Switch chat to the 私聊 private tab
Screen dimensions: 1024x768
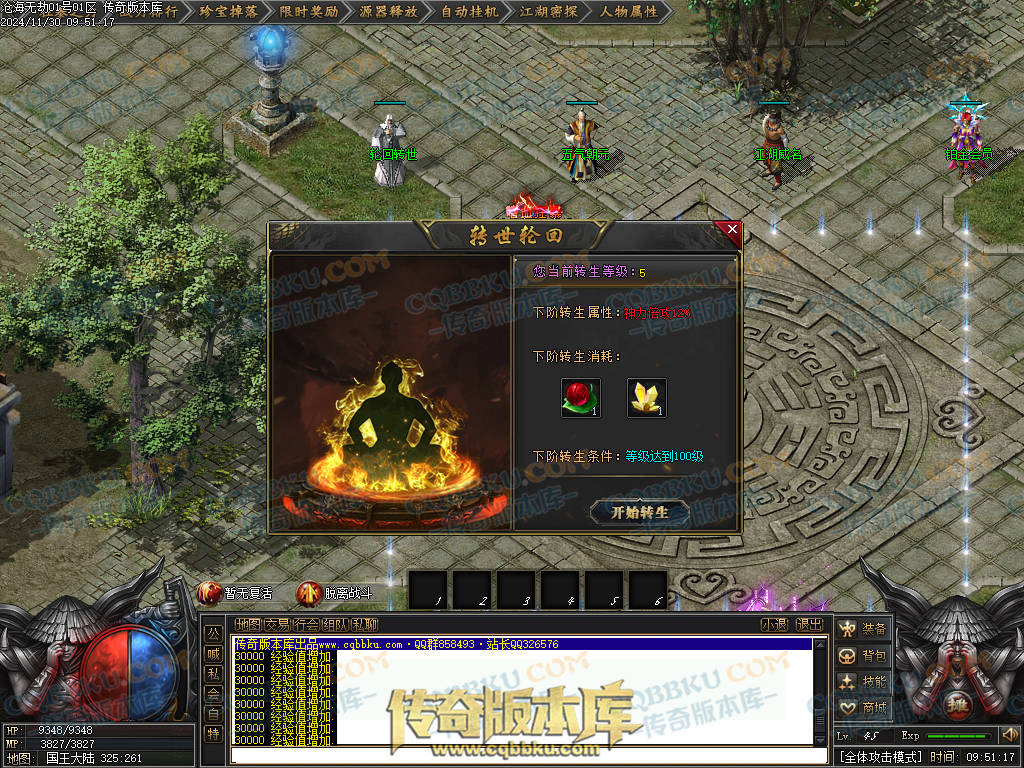[364, 625]
